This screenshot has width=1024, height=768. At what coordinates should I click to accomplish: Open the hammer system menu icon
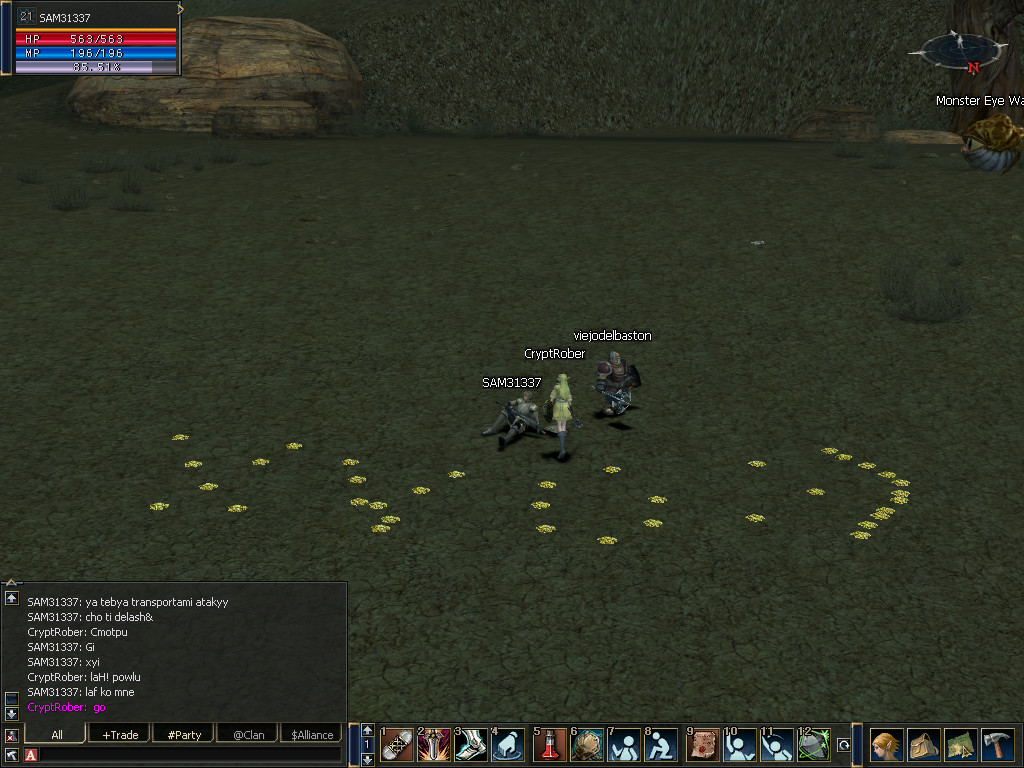coord(998,745)
